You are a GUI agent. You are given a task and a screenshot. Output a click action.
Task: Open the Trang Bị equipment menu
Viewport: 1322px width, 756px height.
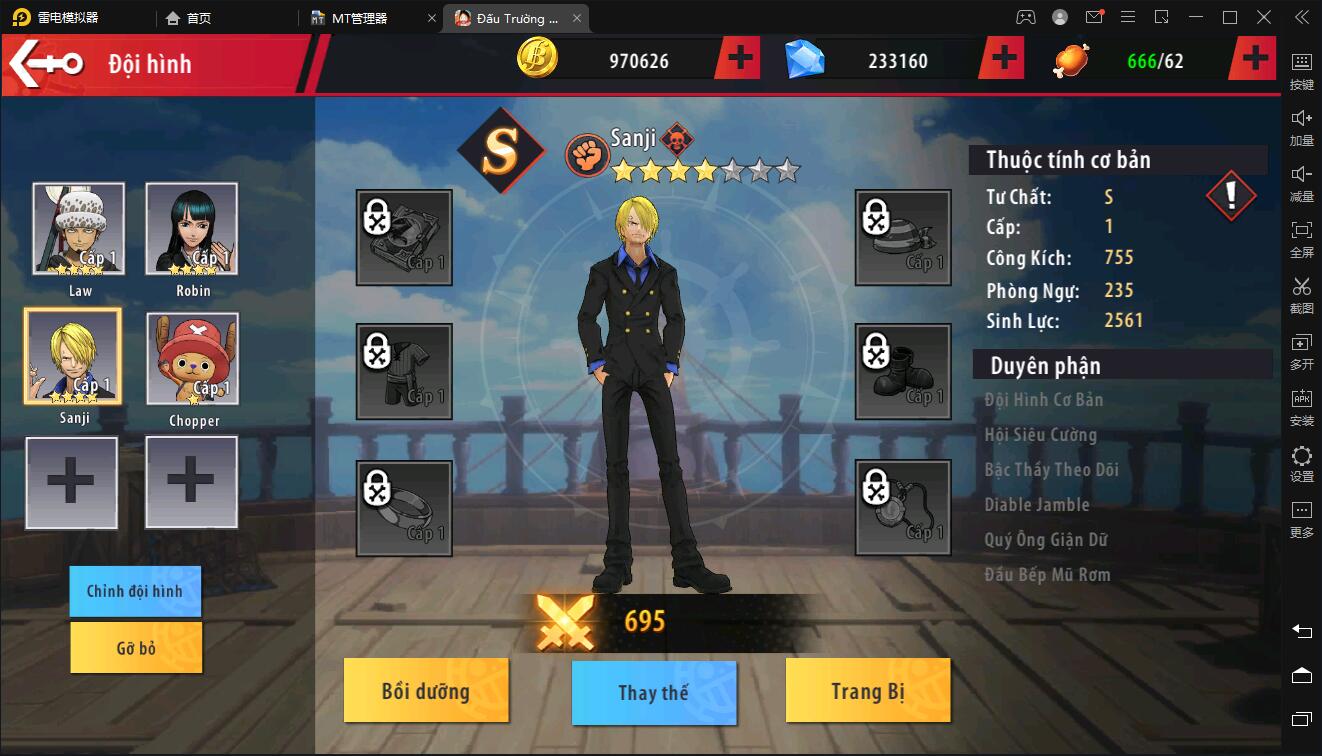(x=867, y=692)
